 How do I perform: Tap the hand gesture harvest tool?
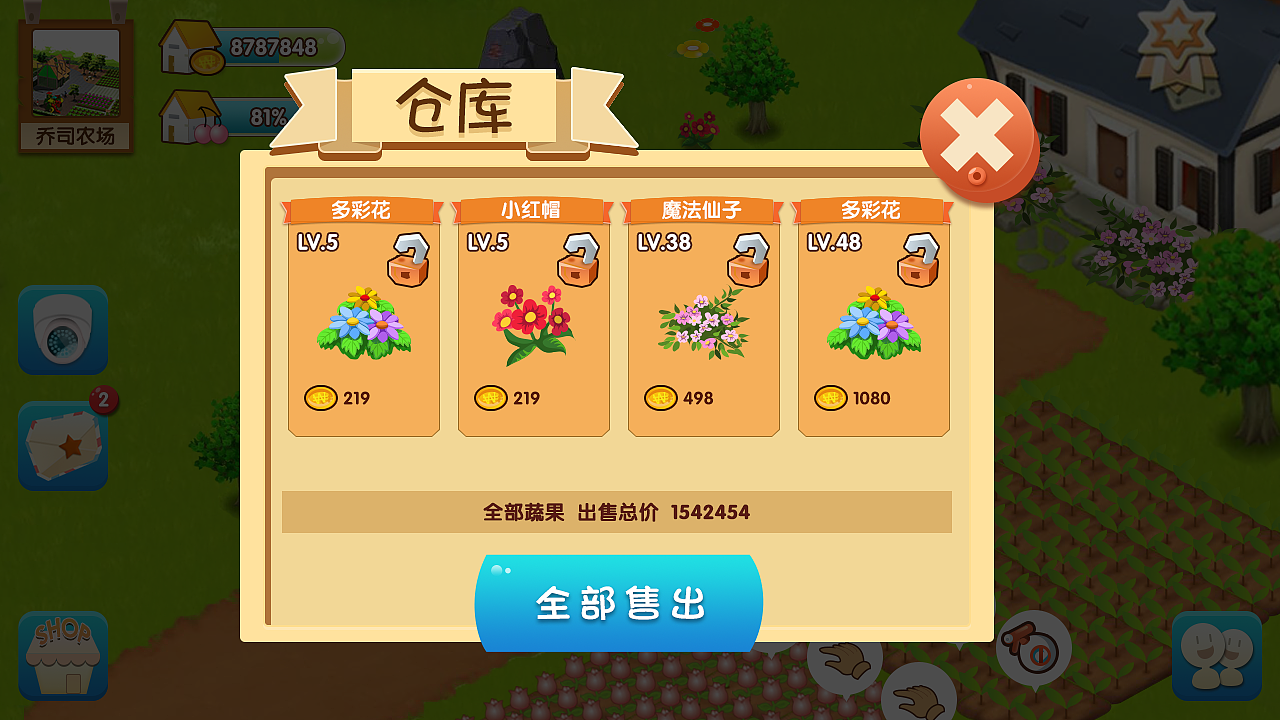[x=845, y=660]
